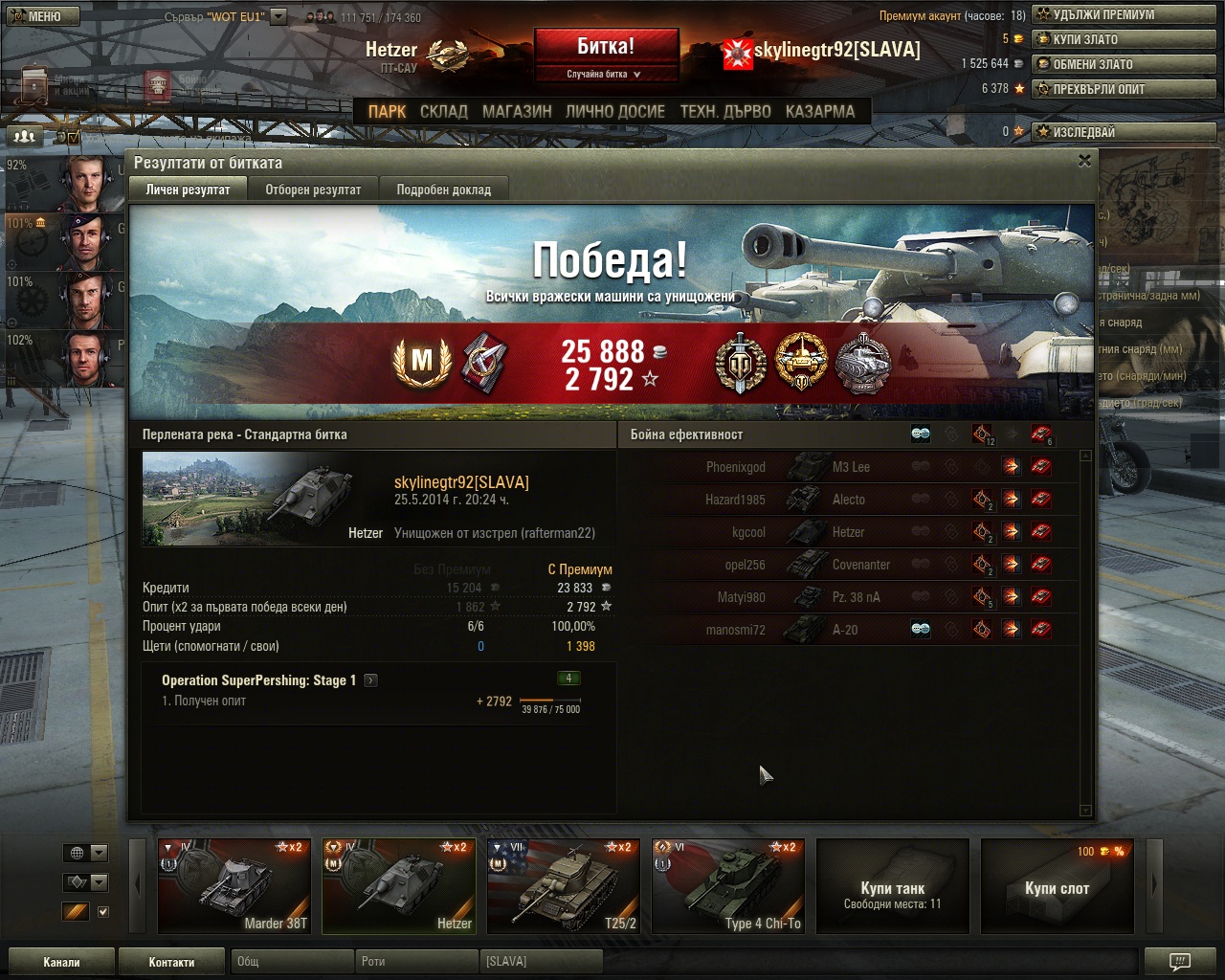The width and height of the screenshot is (1225, 980).
Task: Select the T25/2 tank in carousel
Action: pyautogui.click(x=564, y=886)
